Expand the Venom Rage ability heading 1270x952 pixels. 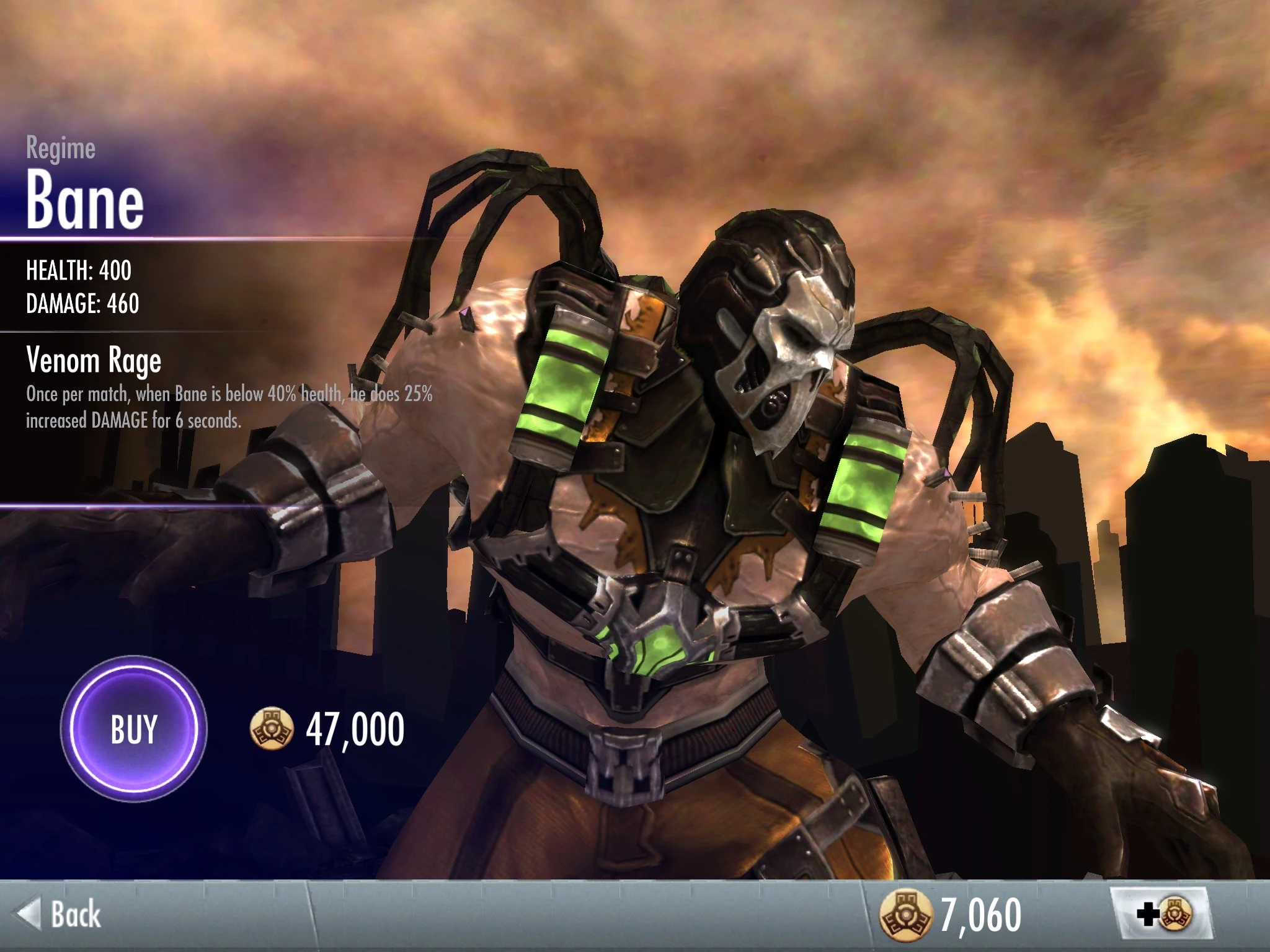point(93,361)
